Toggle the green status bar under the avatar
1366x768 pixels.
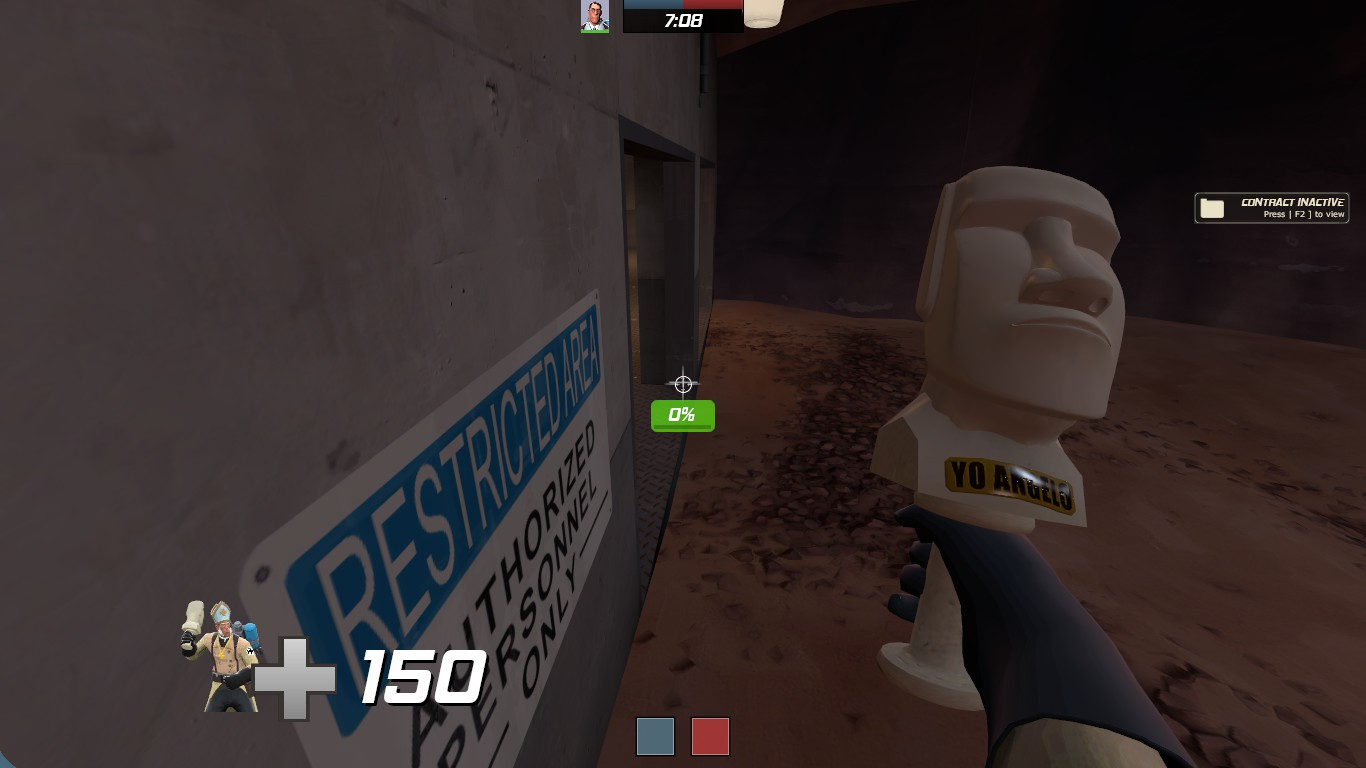[594, 29]
